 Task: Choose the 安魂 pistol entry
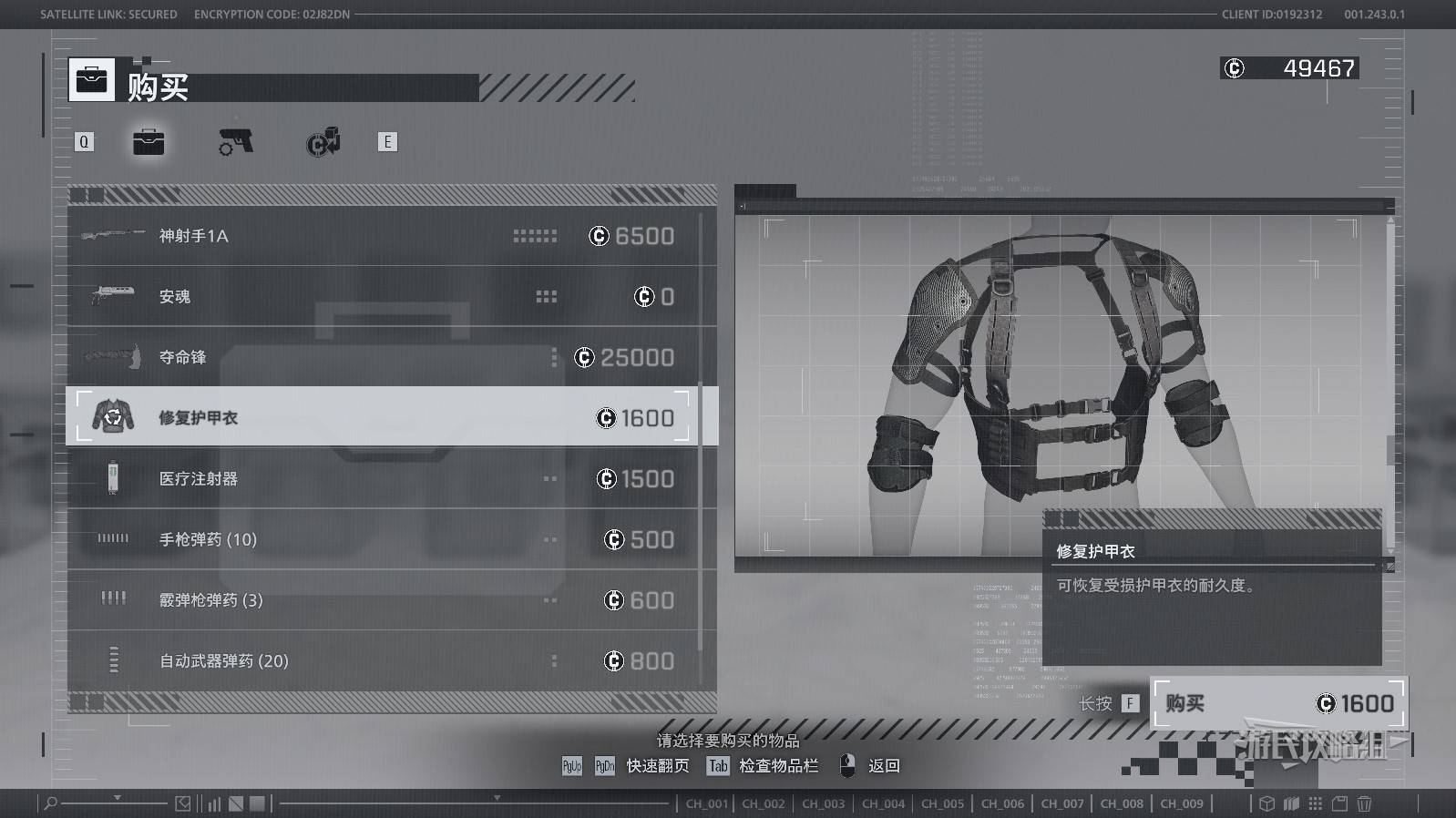383,297
